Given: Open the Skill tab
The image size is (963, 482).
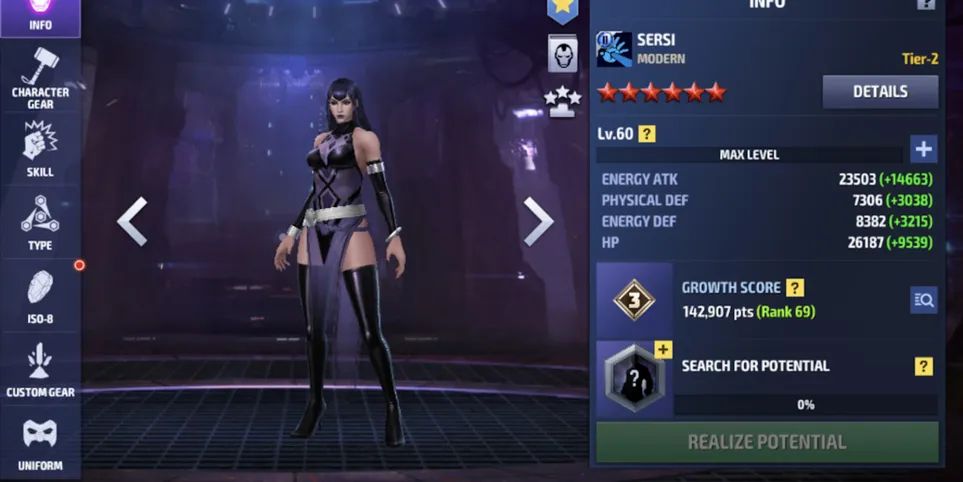Looking at the screenshot, I should tap(40, 150).
